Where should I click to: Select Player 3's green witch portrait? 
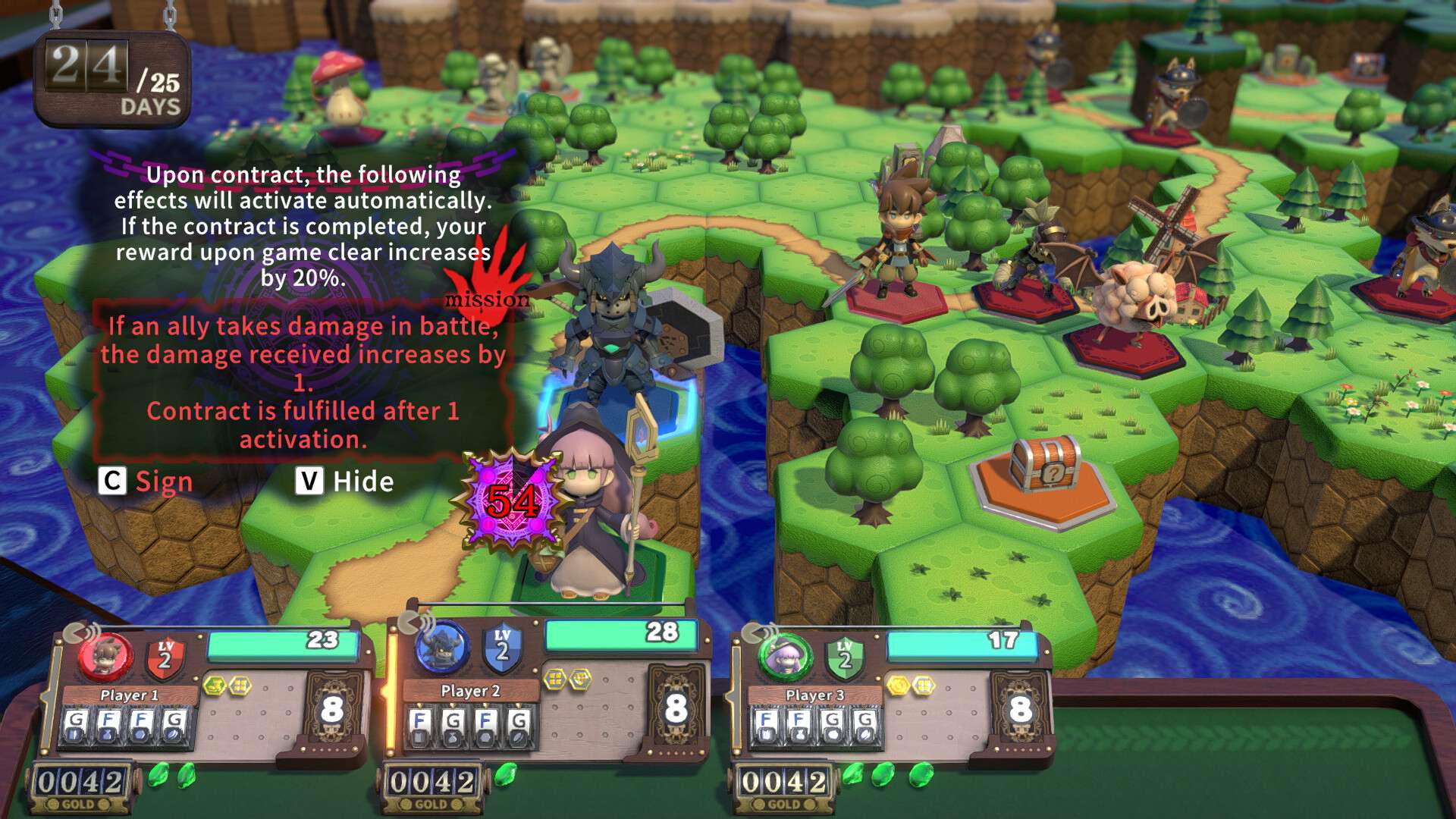point(786,657)
